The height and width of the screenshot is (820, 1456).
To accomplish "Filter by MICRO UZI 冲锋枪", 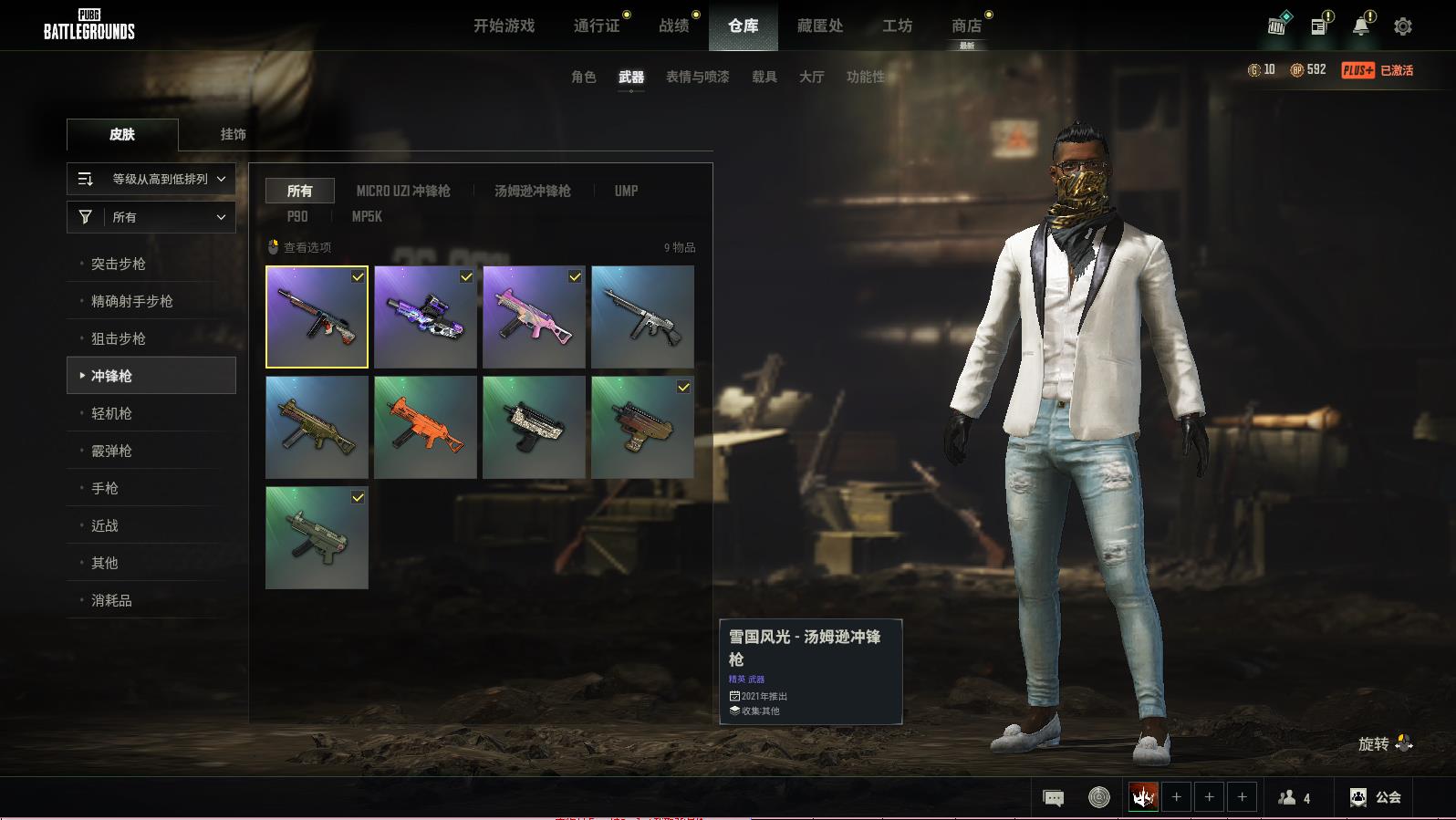I will pyautogui.click(x=403, y=191).
